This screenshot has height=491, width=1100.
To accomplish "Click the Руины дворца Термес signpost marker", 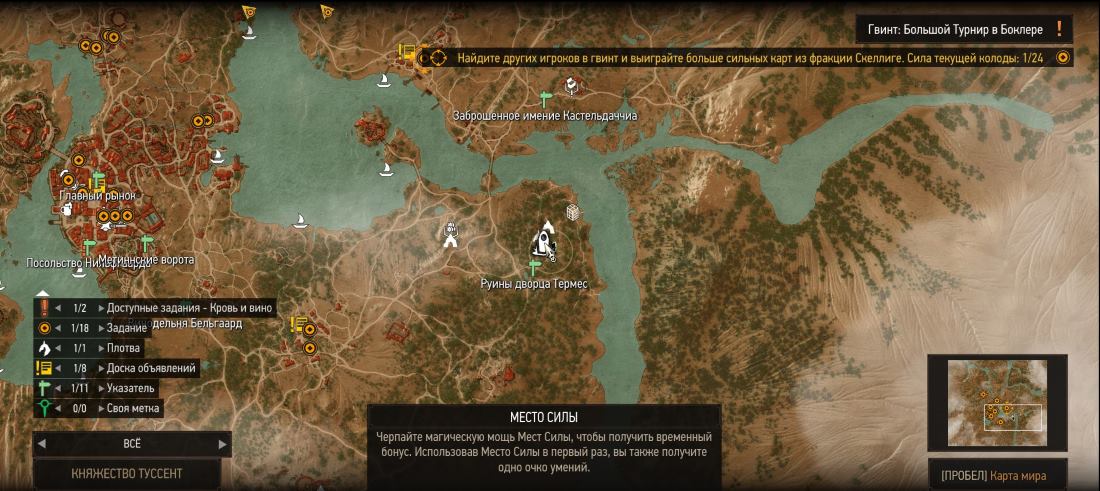I will pos(534,266).
